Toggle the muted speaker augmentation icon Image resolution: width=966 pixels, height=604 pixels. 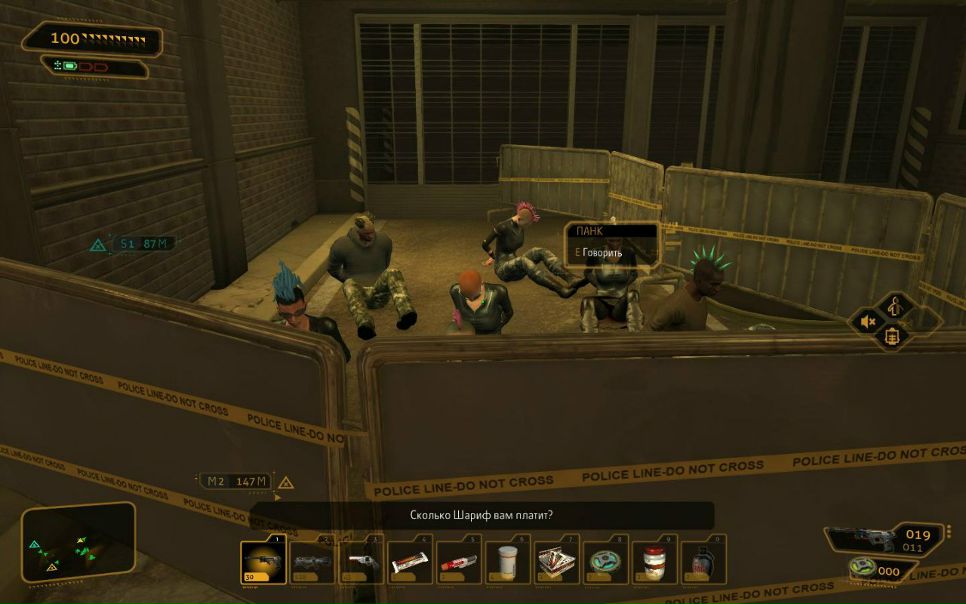pyautogui.click(x=868, y=322)
